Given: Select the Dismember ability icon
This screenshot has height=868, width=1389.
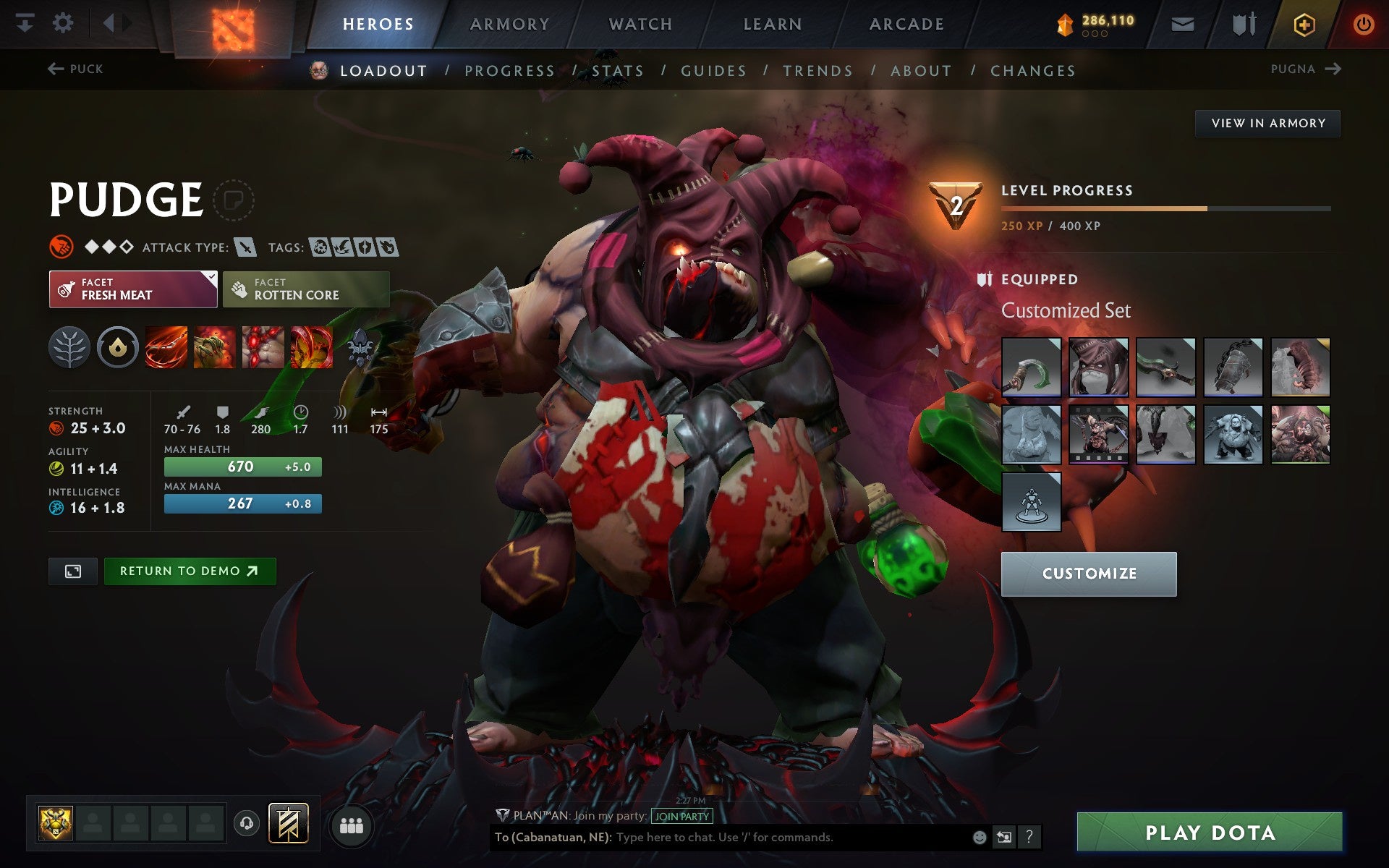Looking at the screenshot, I should 311,346.
